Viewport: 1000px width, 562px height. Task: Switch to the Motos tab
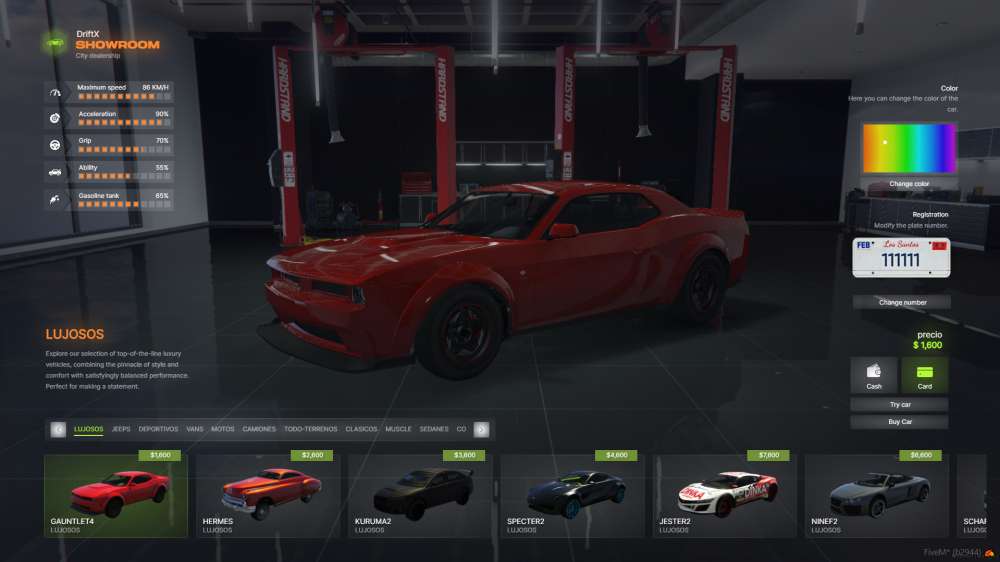tap(223, 429)
